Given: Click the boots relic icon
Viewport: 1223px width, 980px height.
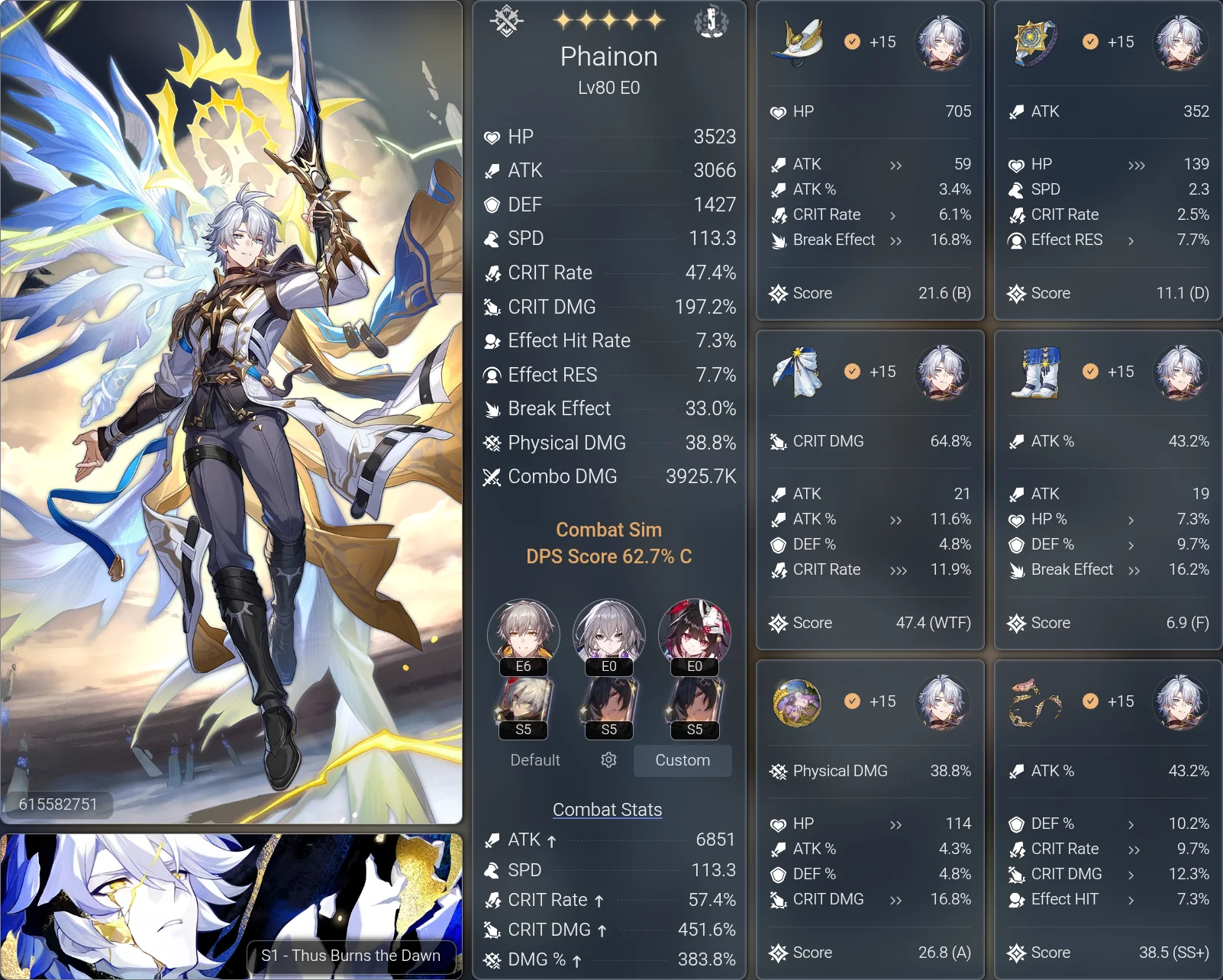Looking at the screenshot, I should point(1035,372).
